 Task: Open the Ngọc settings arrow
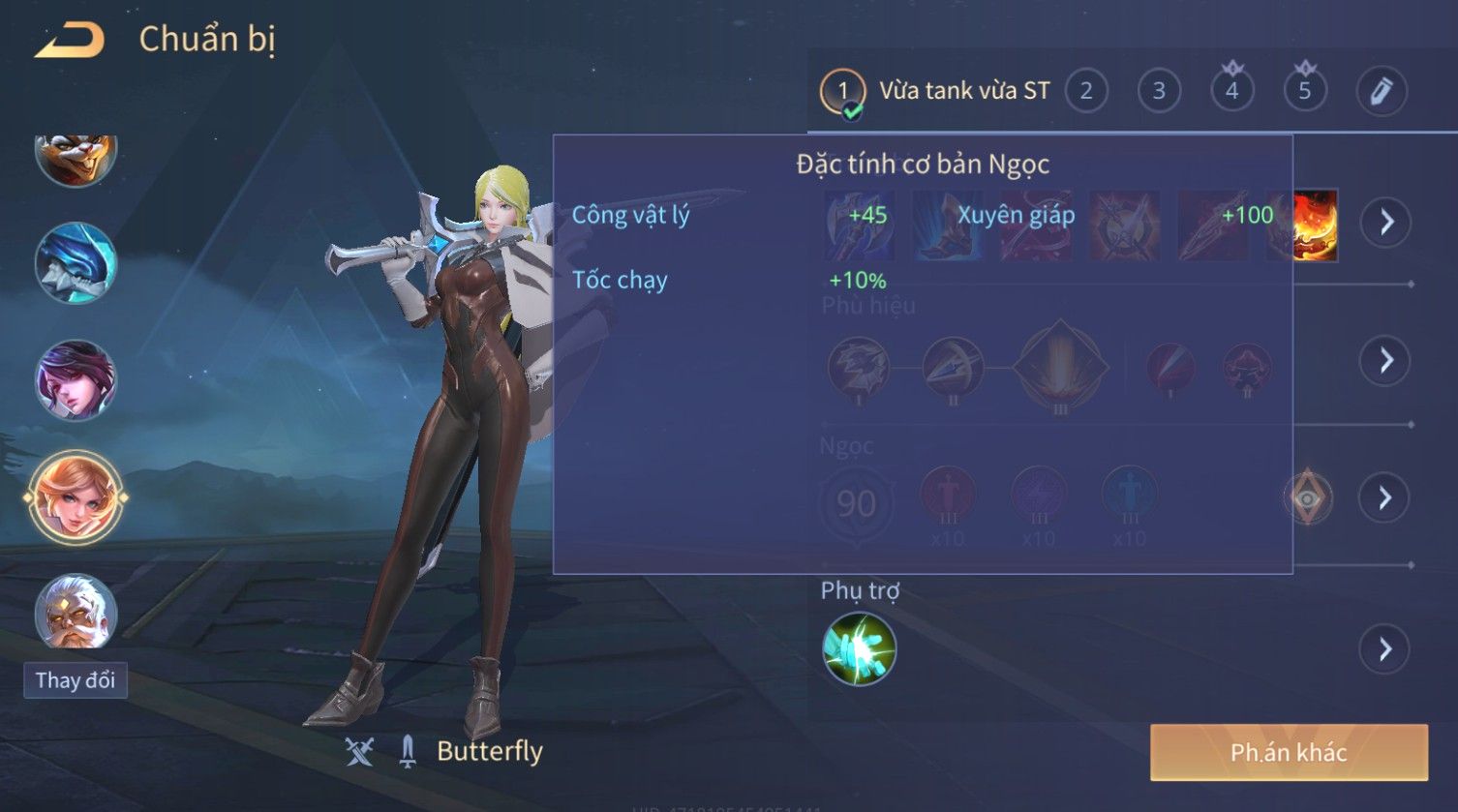point(1385,498)
